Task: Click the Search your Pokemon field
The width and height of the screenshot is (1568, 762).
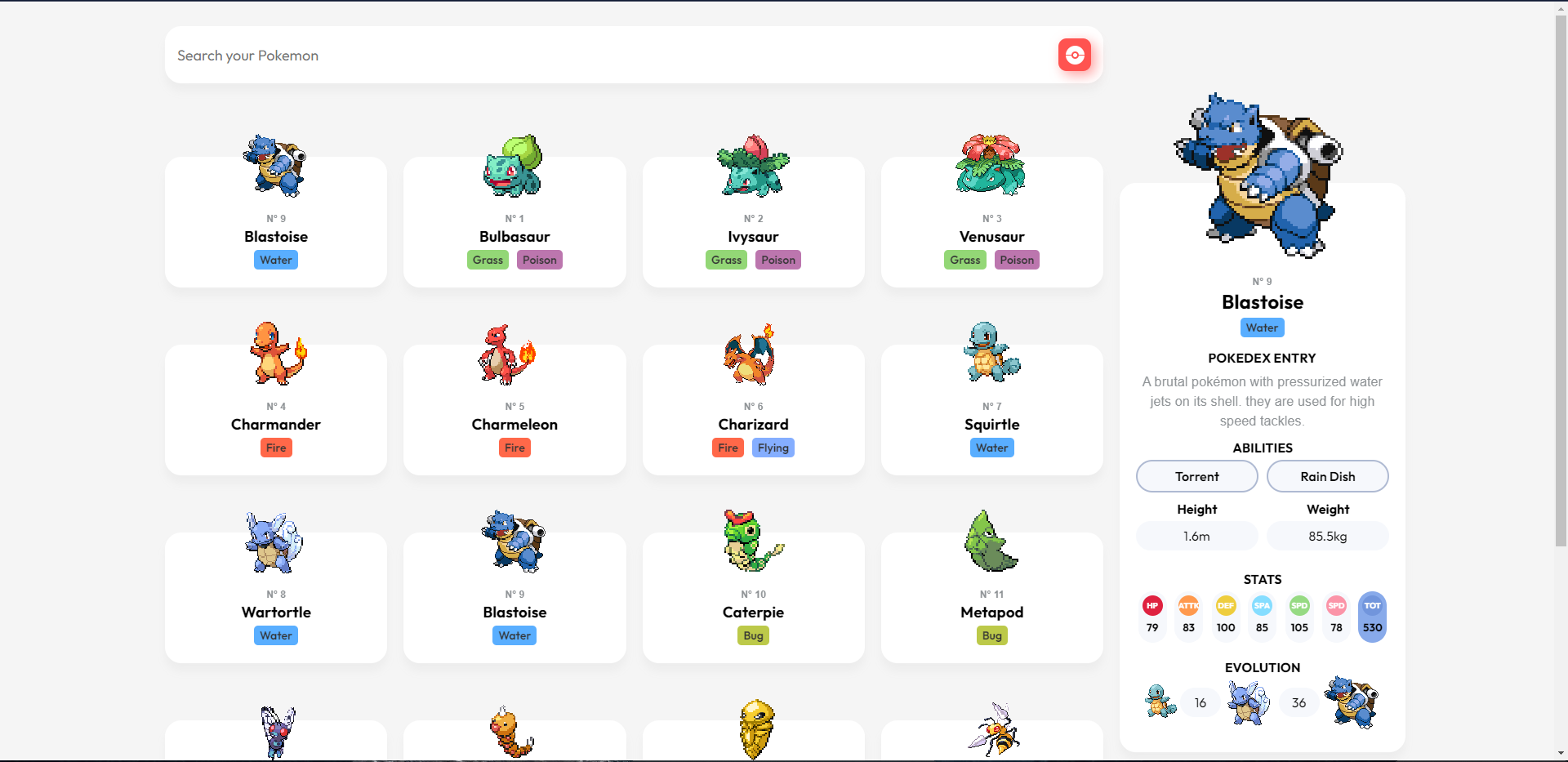Action: [572, 55]
